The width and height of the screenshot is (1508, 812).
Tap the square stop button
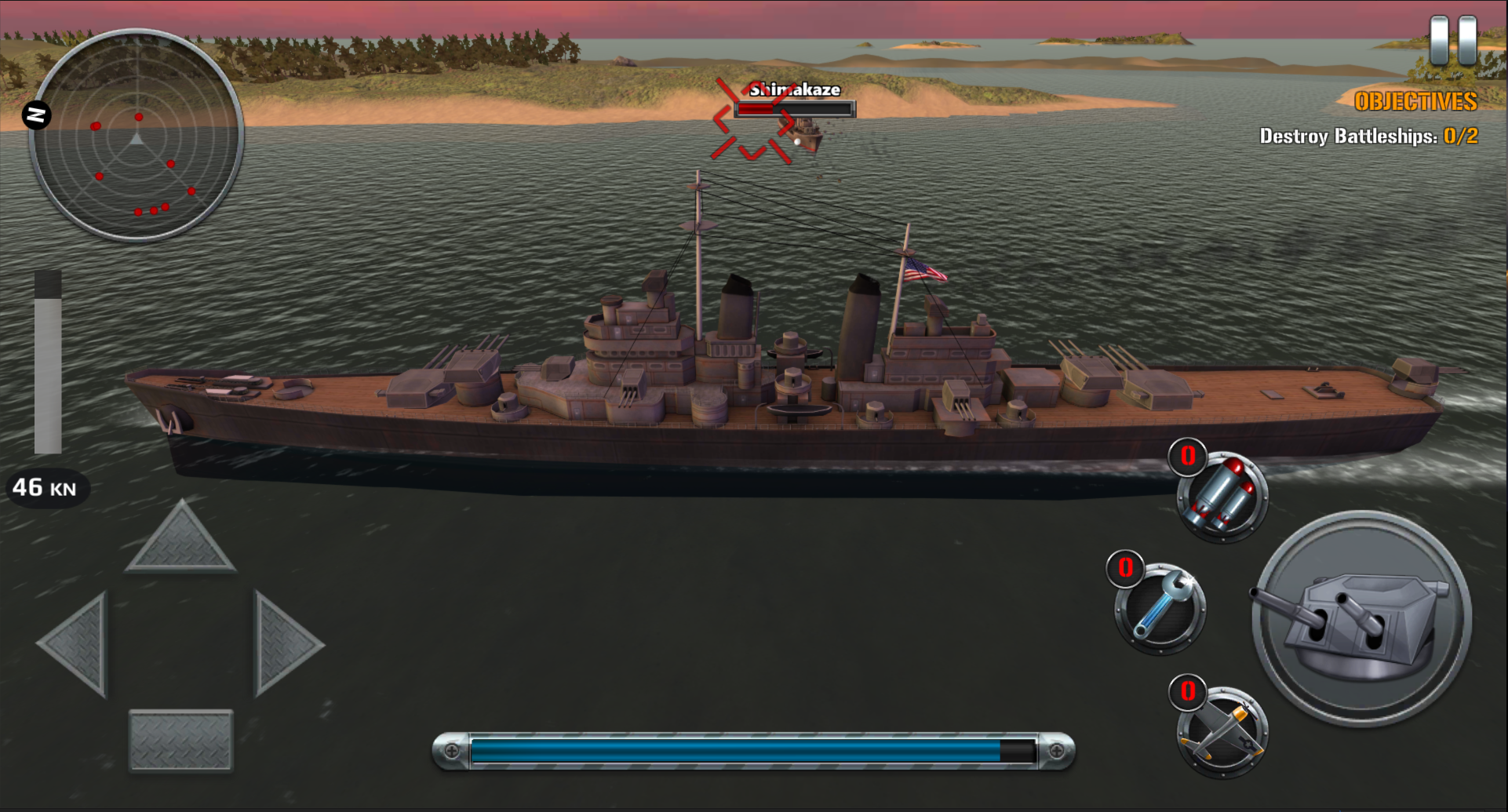click(180, 740)
